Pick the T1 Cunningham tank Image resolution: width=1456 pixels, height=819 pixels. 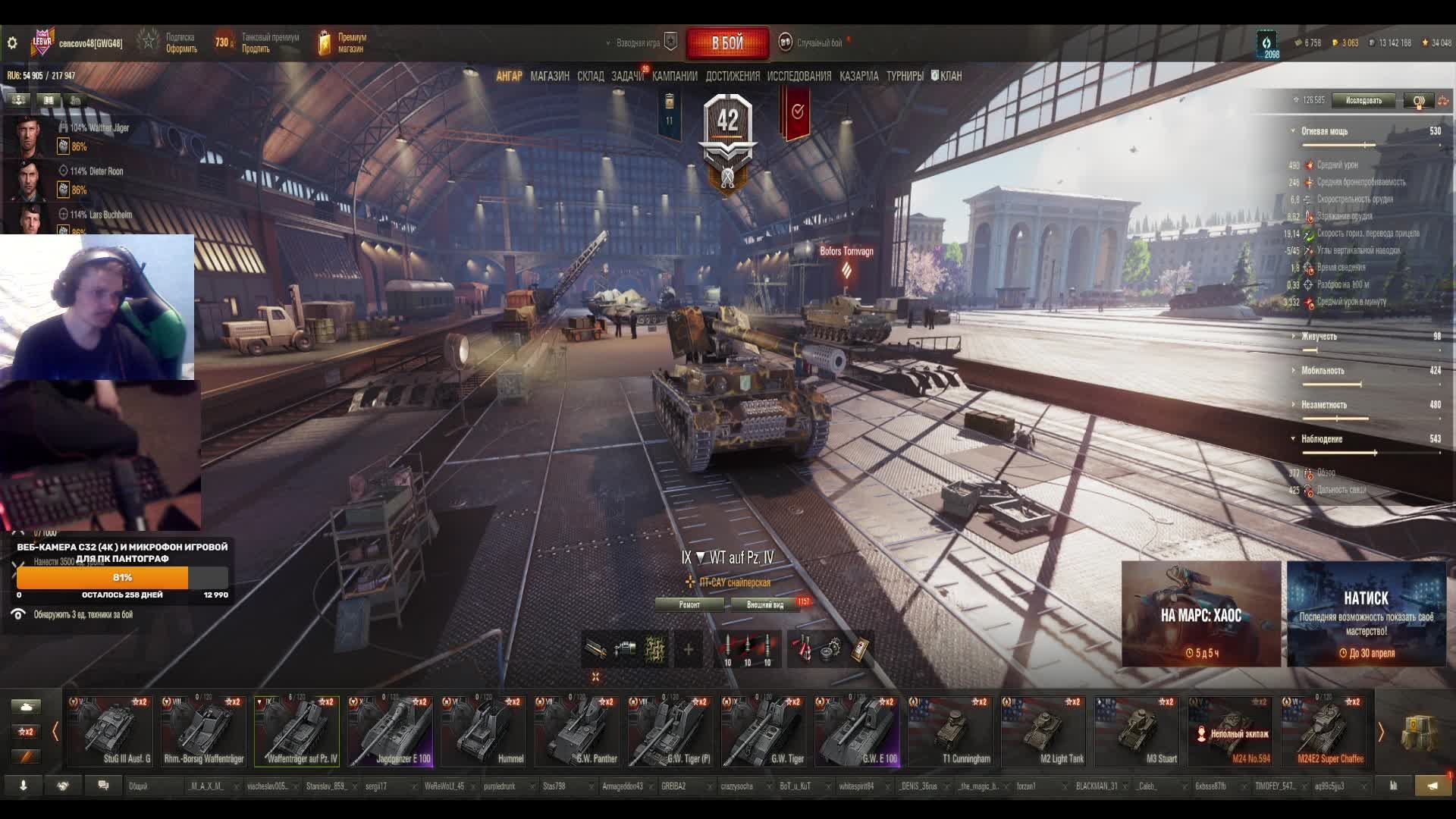(949, 732)
